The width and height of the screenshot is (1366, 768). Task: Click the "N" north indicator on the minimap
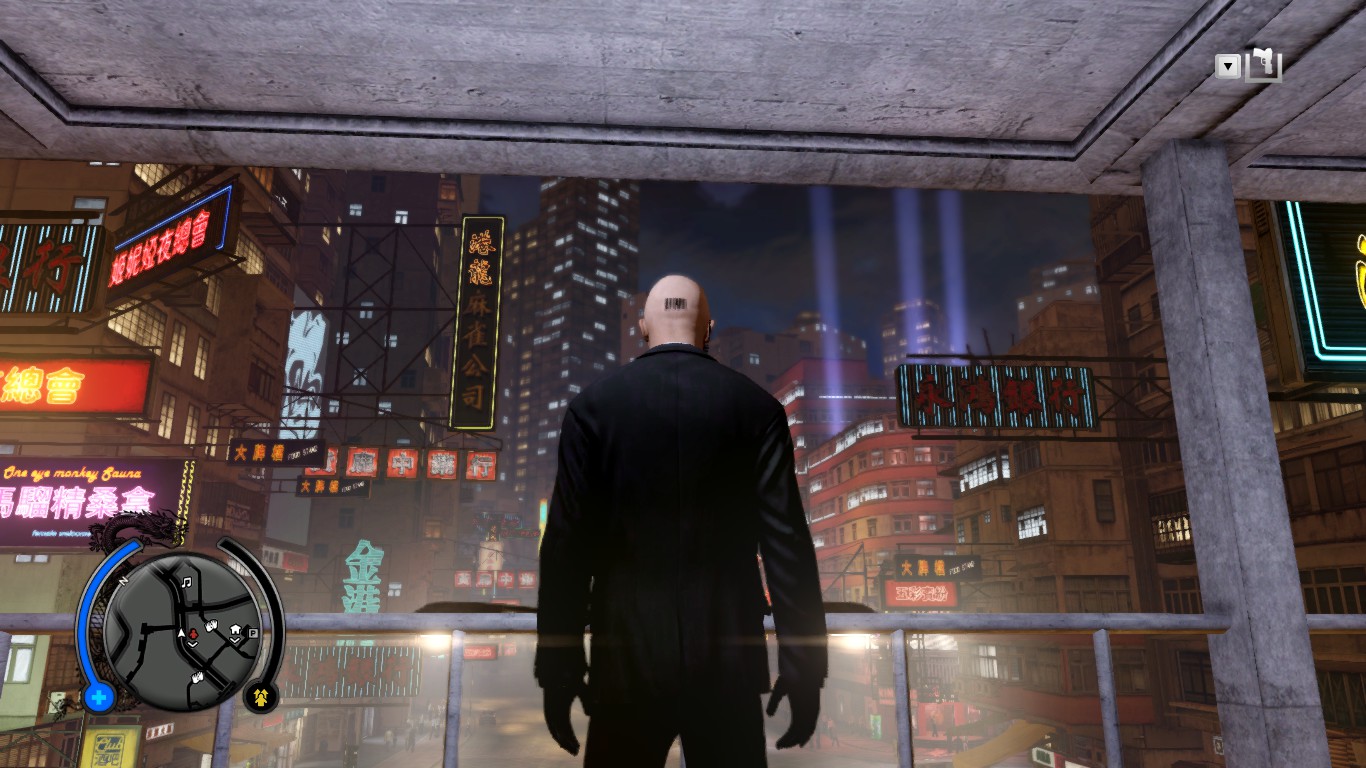(x=123, y=579)
